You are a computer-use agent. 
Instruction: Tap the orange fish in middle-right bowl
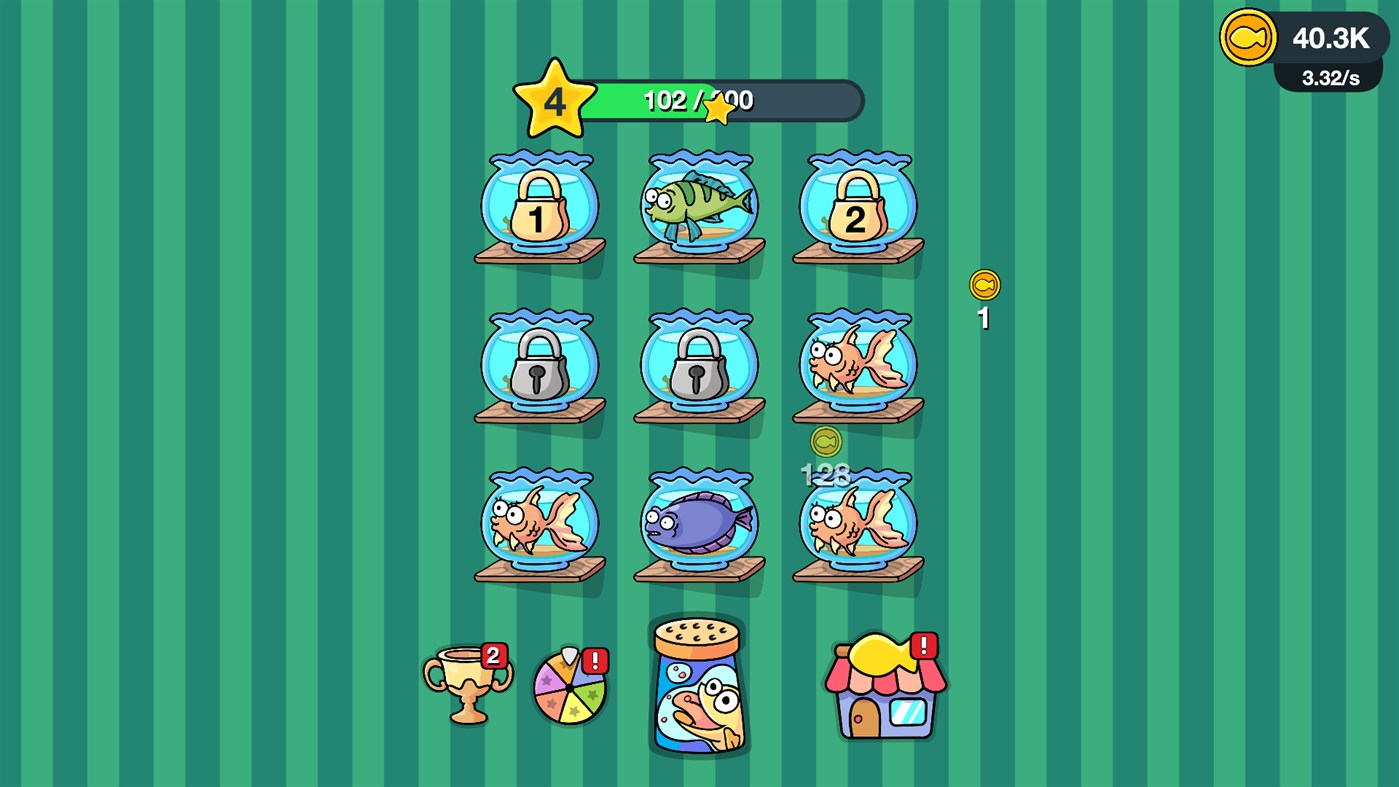tap(857, 365)
